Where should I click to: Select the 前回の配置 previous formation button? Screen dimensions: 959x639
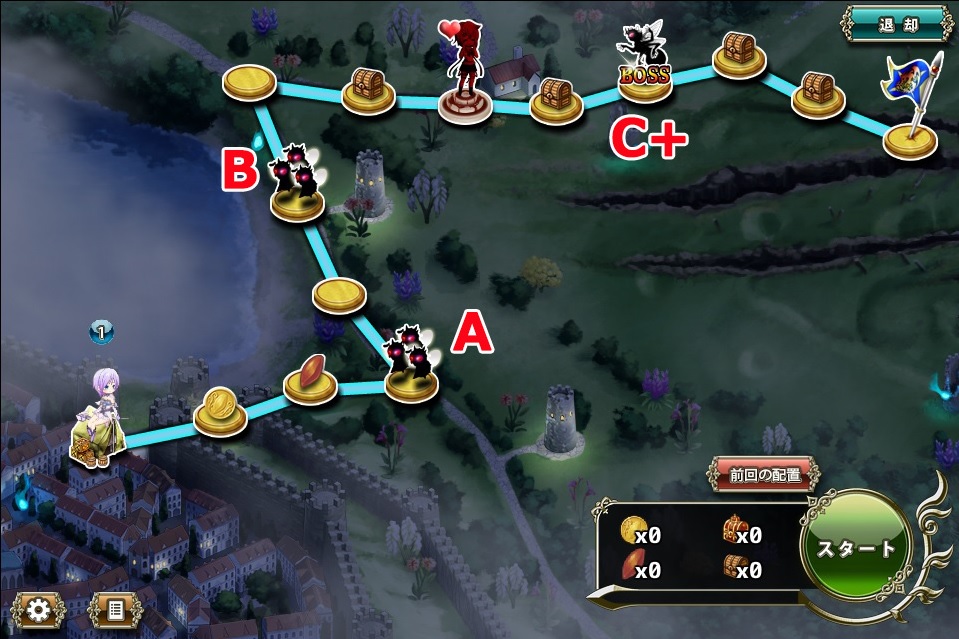tap(766, 475)
